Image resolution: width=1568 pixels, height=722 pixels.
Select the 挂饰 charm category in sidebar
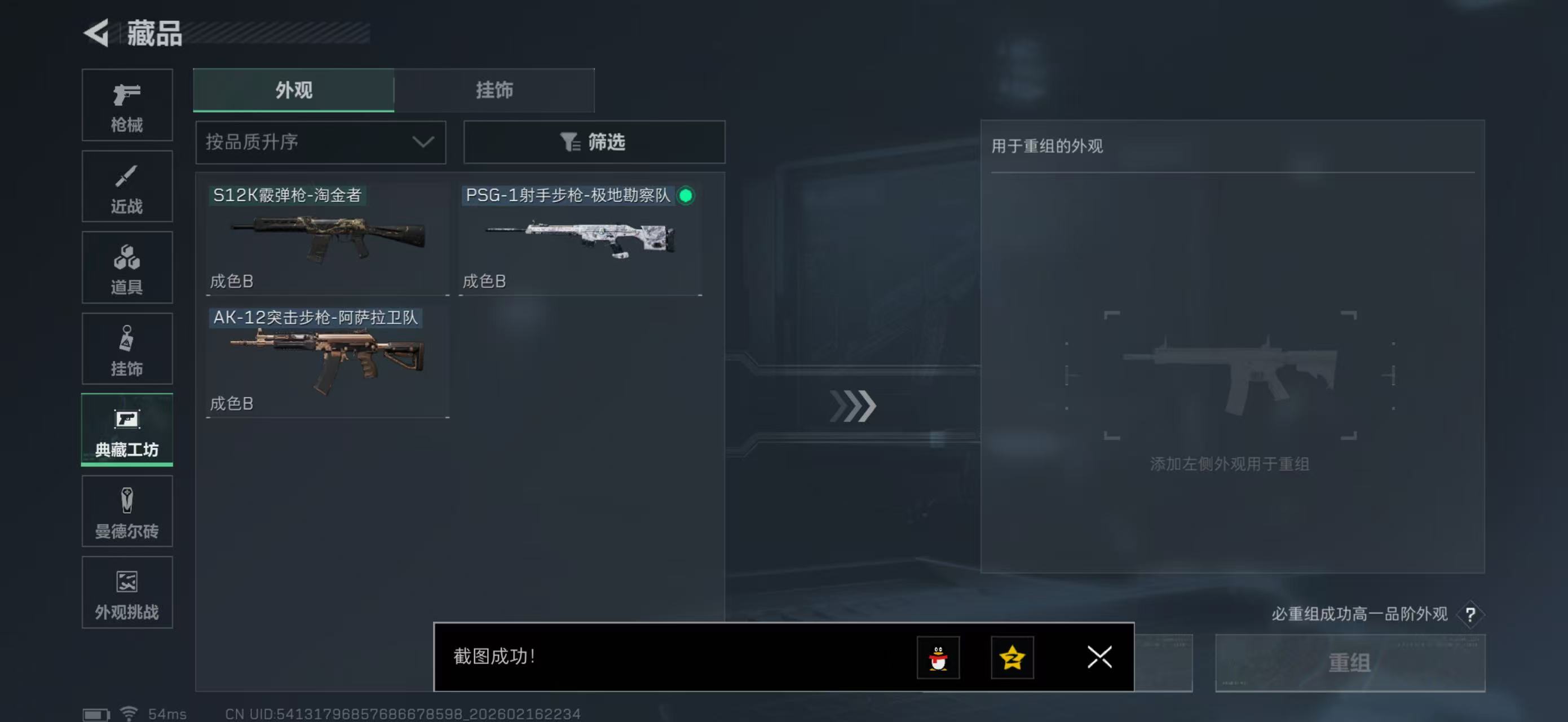pyautogui.click(x=127, y=349)
